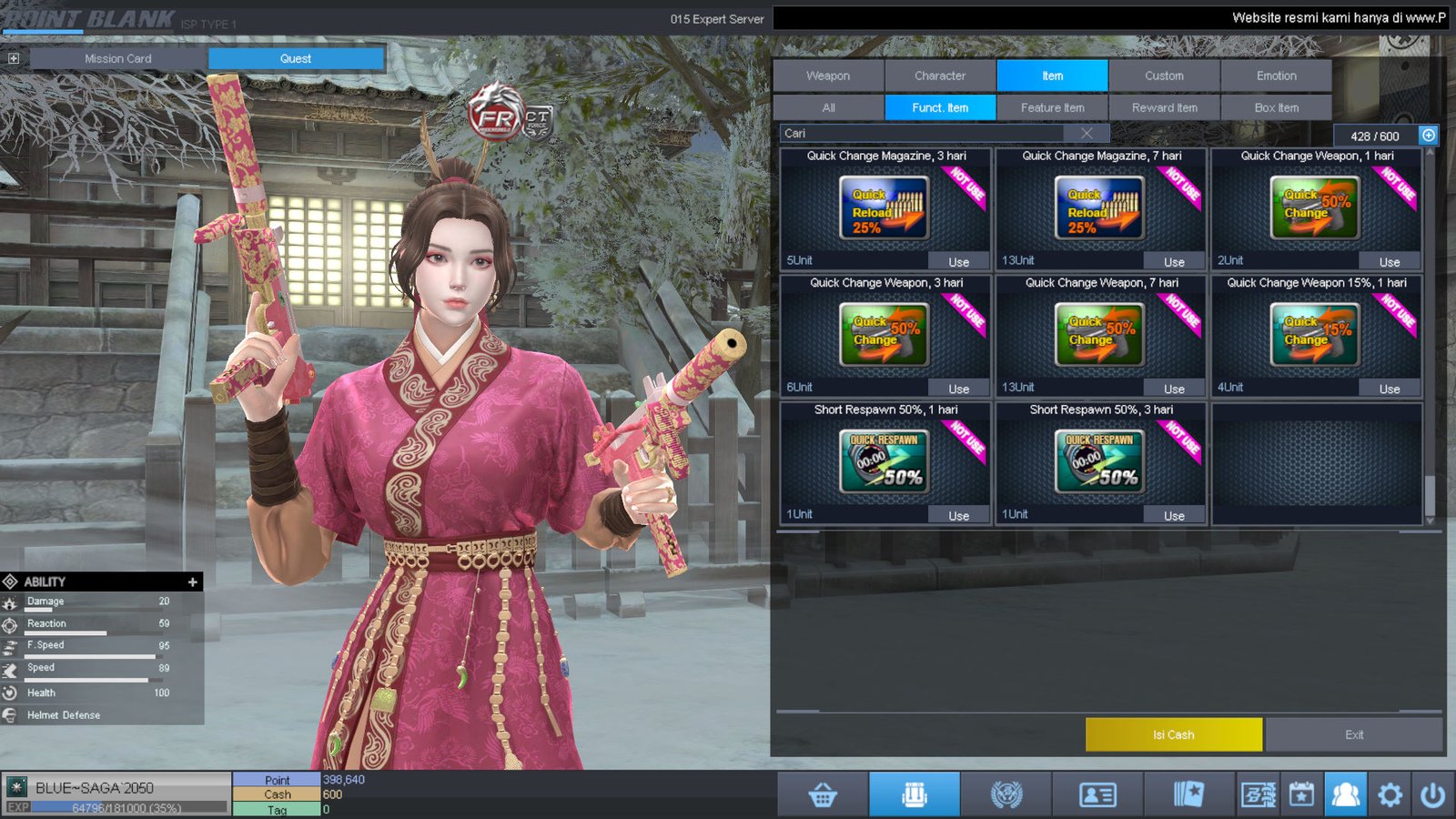Exit the inventory screen
The width and height of the screenshot is (1456, 819).
click(x=1353, y=734)
